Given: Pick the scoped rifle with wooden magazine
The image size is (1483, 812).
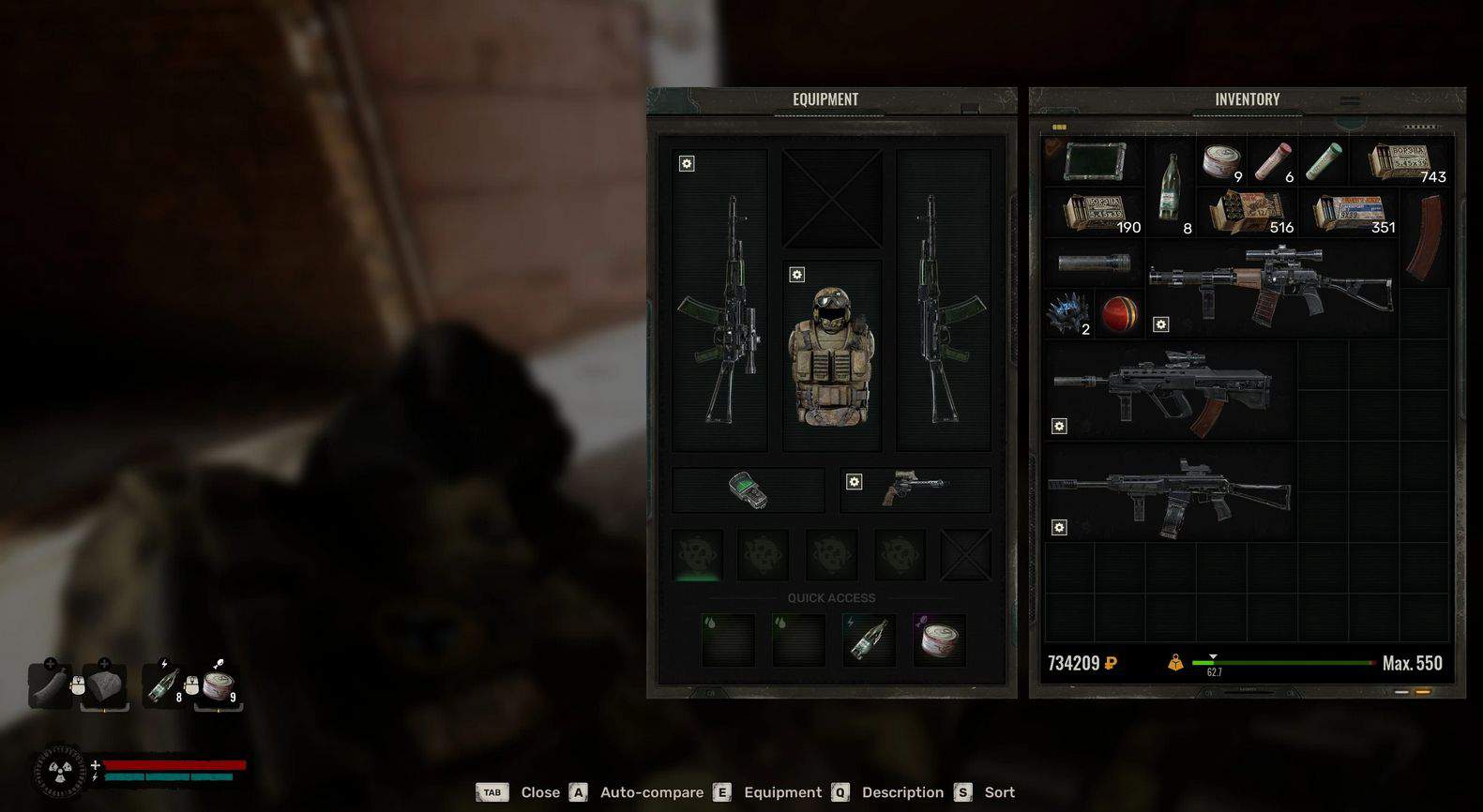Looking at the screenshot, I should pos(1271,286).
